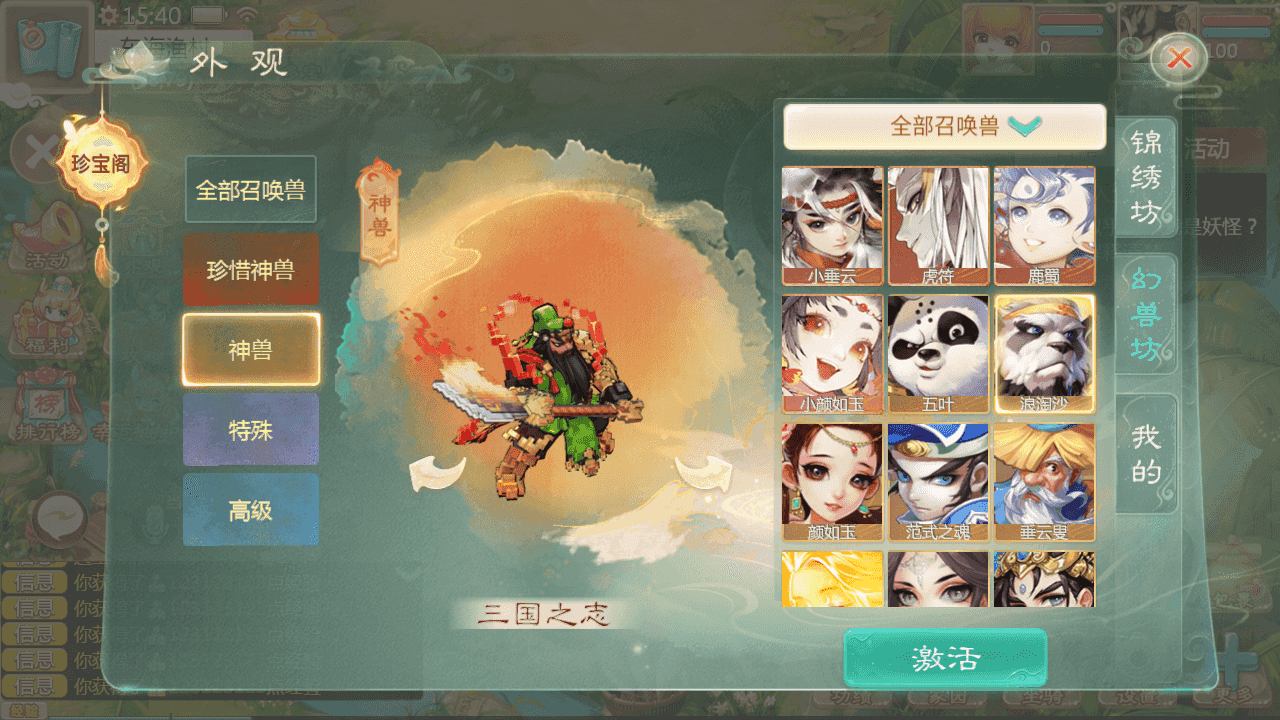Select the 五叶 panda summon thumbnail
1280x720 pixels.
tap(938, 352)
